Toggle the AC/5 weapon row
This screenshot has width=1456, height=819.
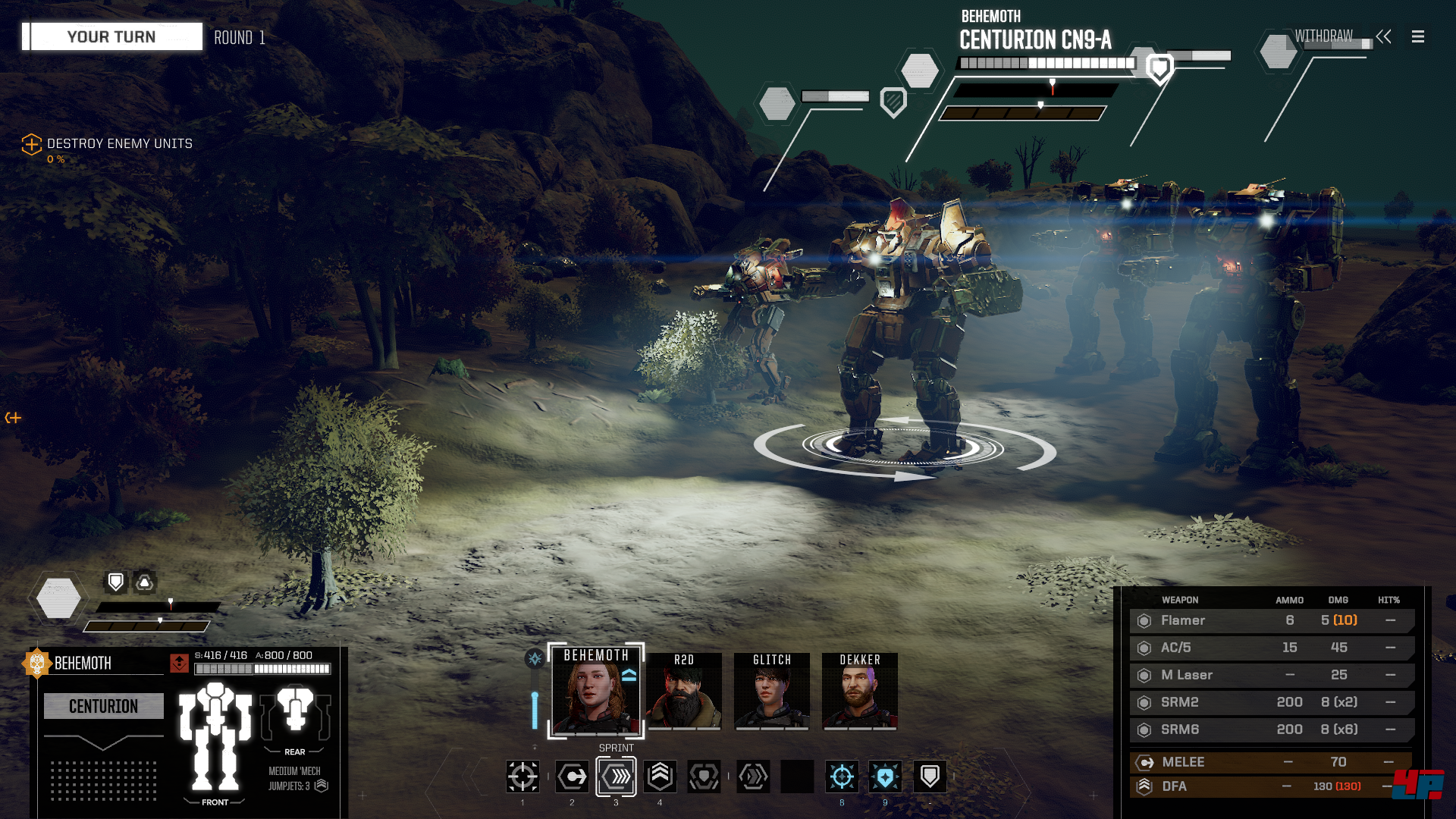tap(1271, 648)
